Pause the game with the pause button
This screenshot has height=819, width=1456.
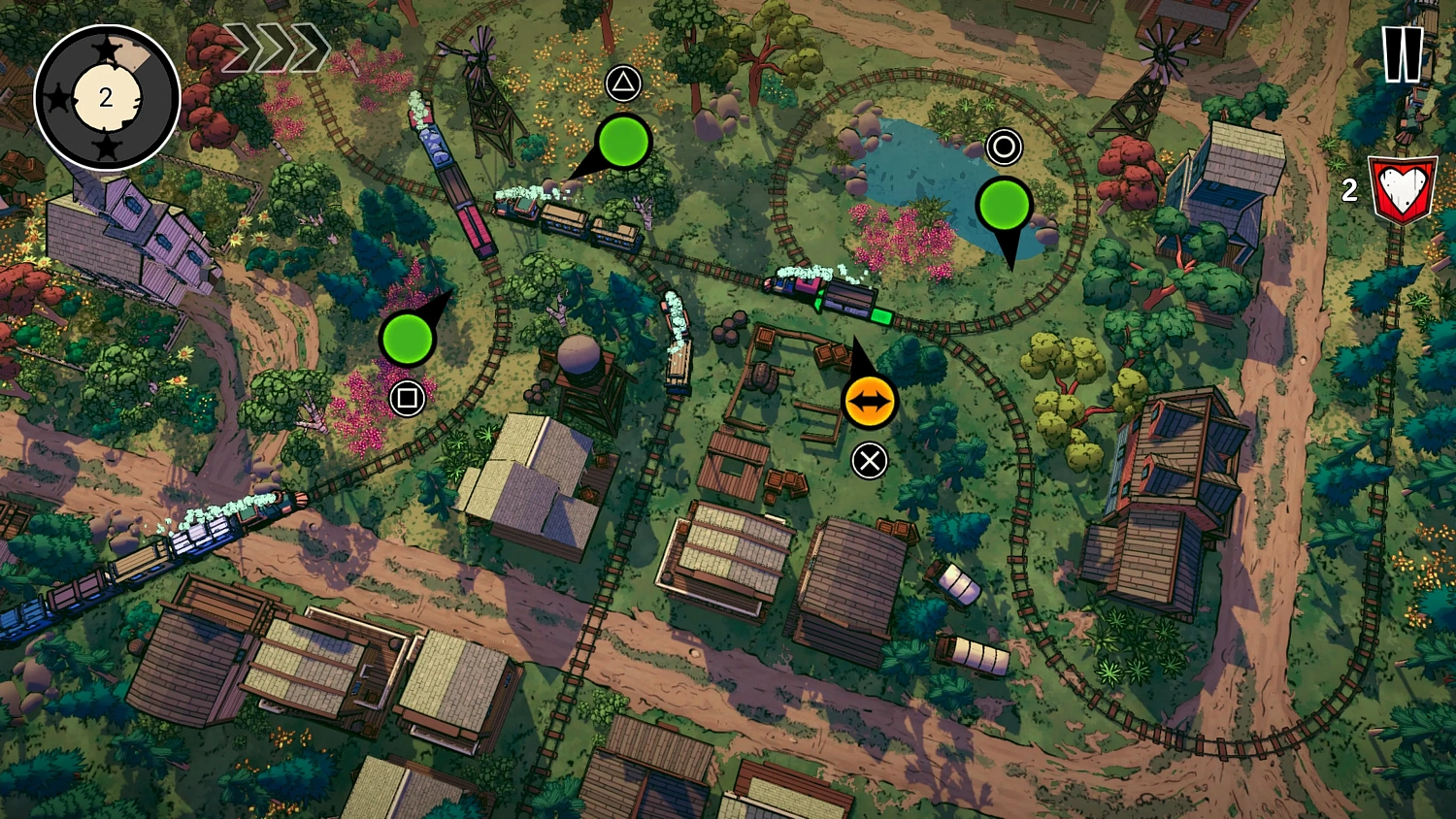pyautogui.click(x=1403, y=53)
